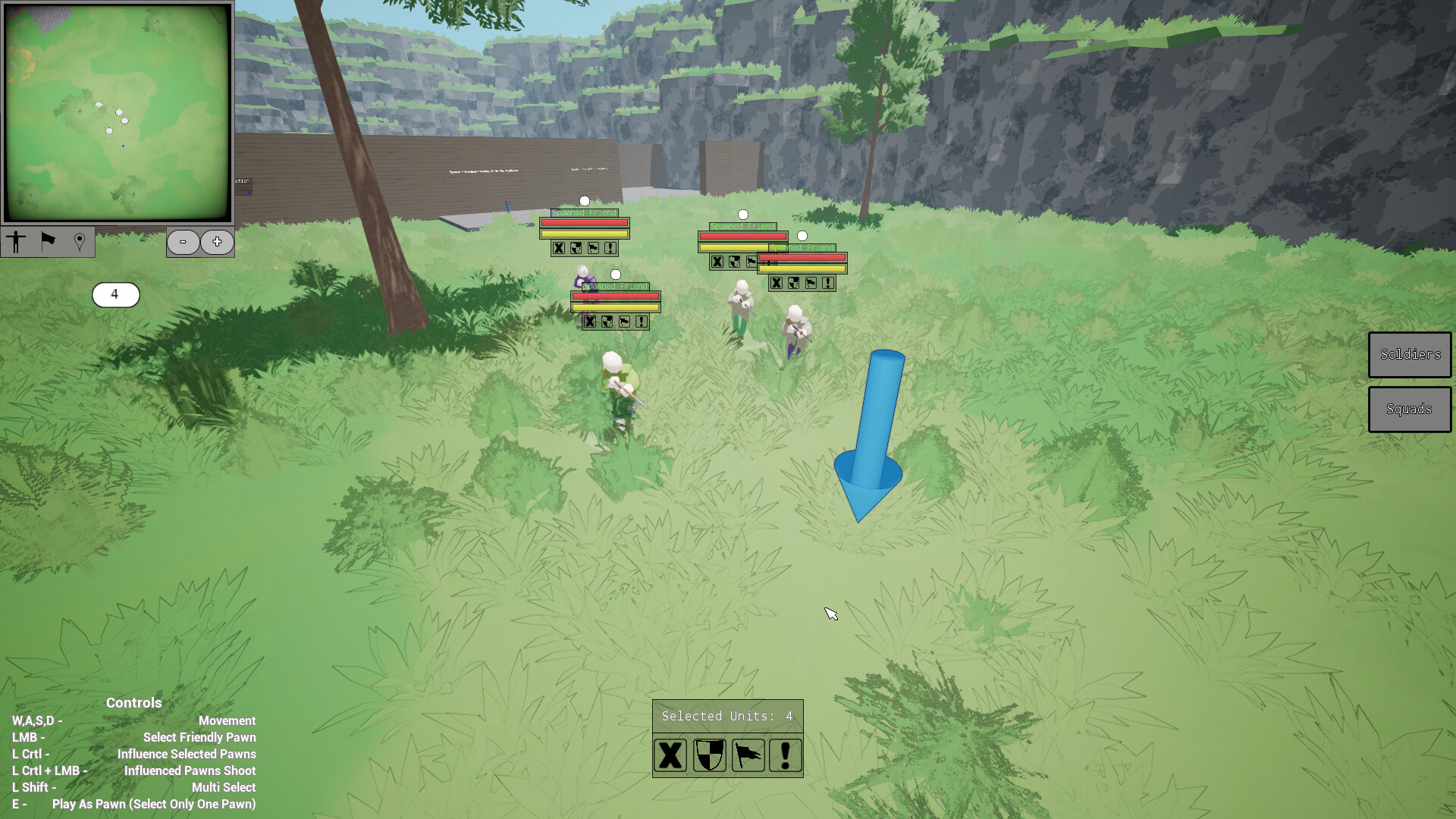Zoom in the minimap with the plus button
The width and height of the screenshot is (1456, 819).
coord(216,242)
